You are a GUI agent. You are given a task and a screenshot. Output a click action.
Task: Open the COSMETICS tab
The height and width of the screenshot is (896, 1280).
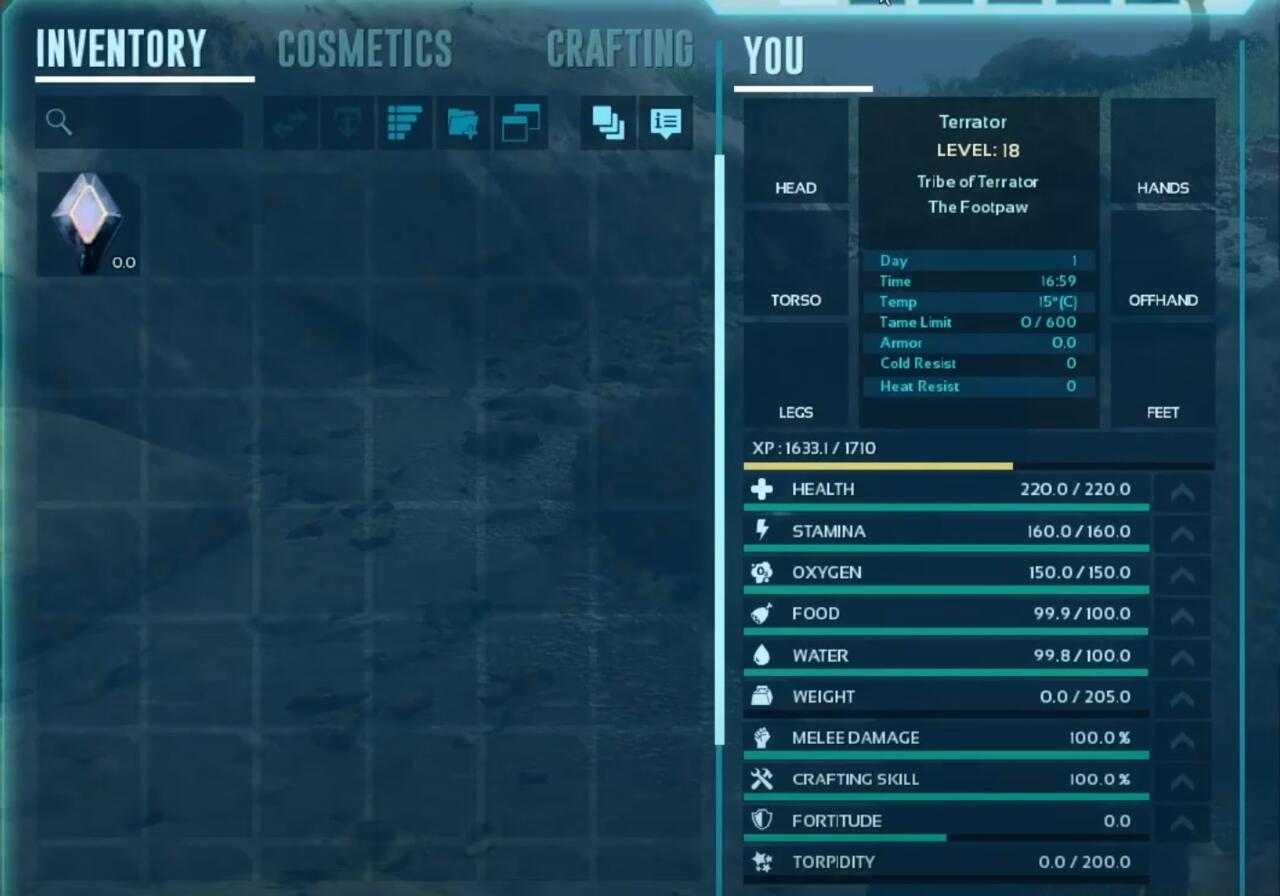364,47
